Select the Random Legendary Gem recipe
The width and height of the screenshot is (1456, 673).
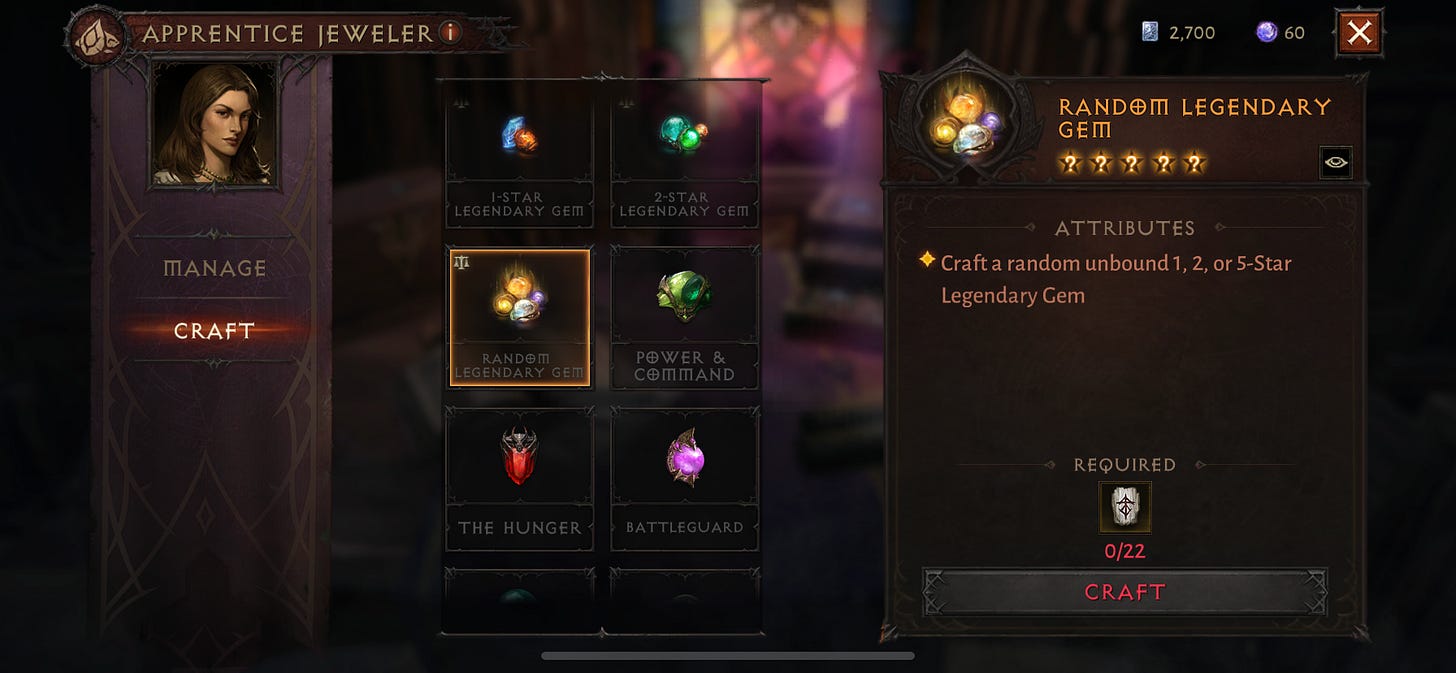point(519,318)
